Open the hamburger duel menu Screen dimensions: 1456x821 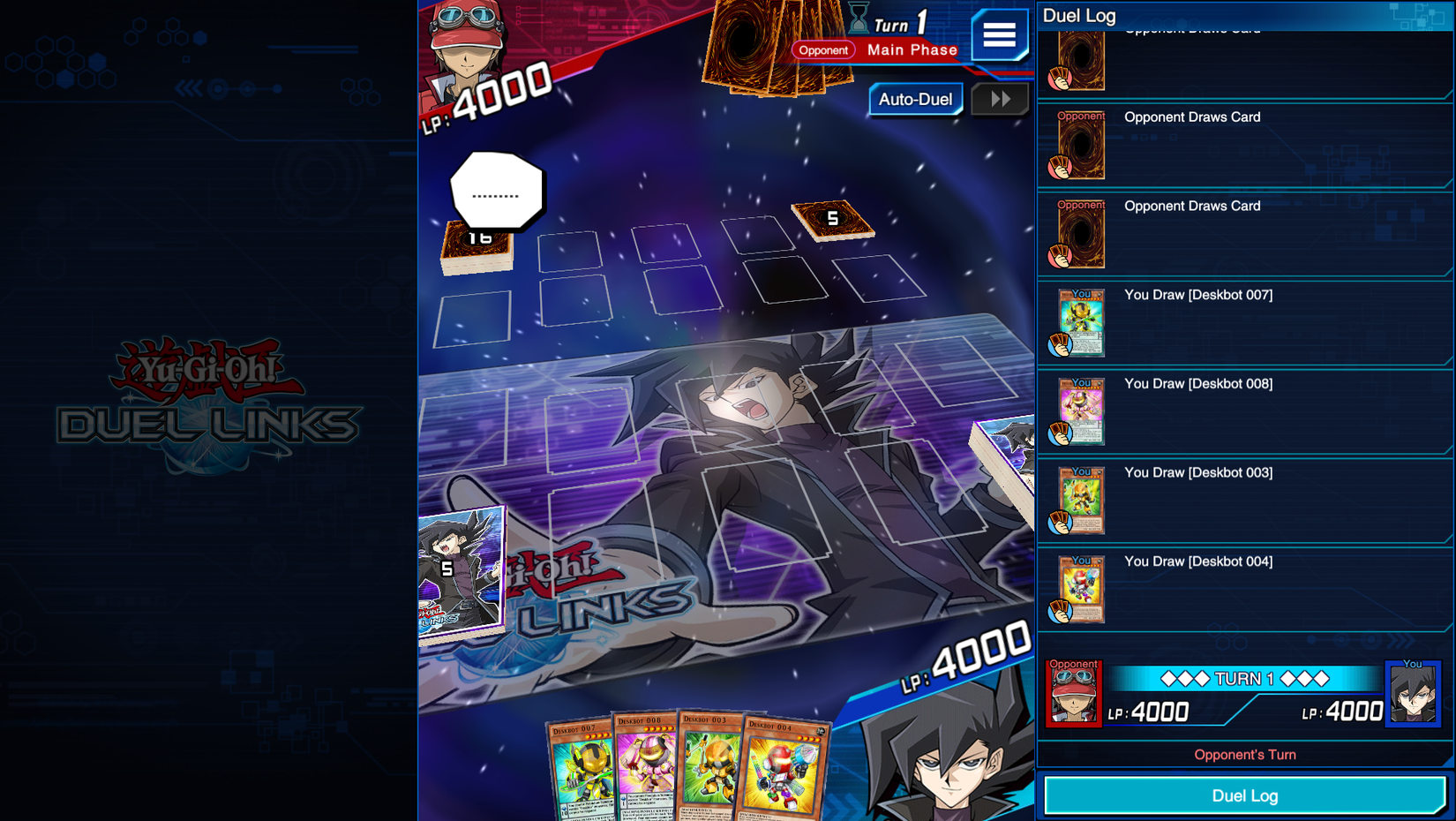[1000, 35]
